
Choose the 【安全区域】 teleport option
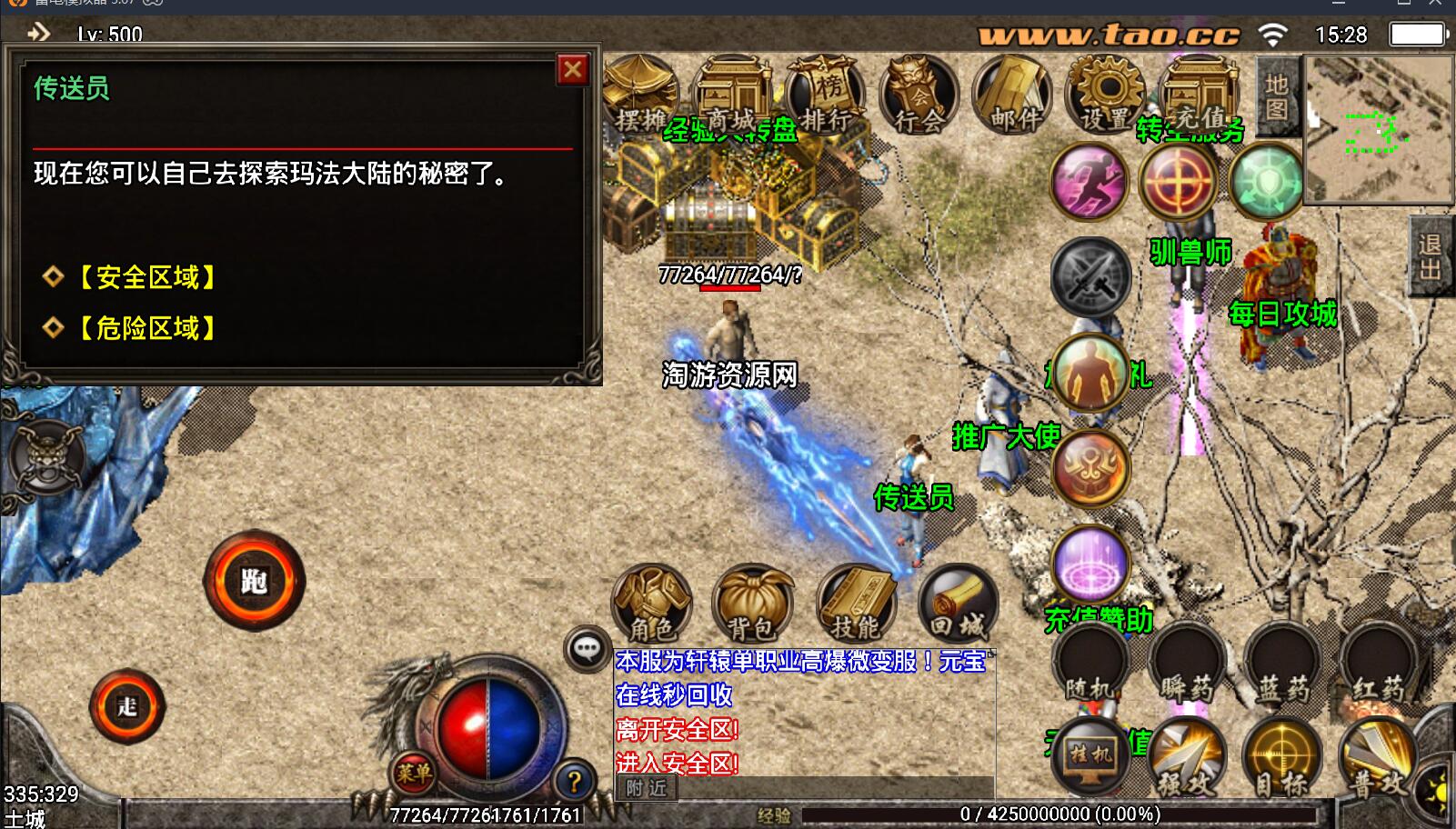(x=146, y=277)
